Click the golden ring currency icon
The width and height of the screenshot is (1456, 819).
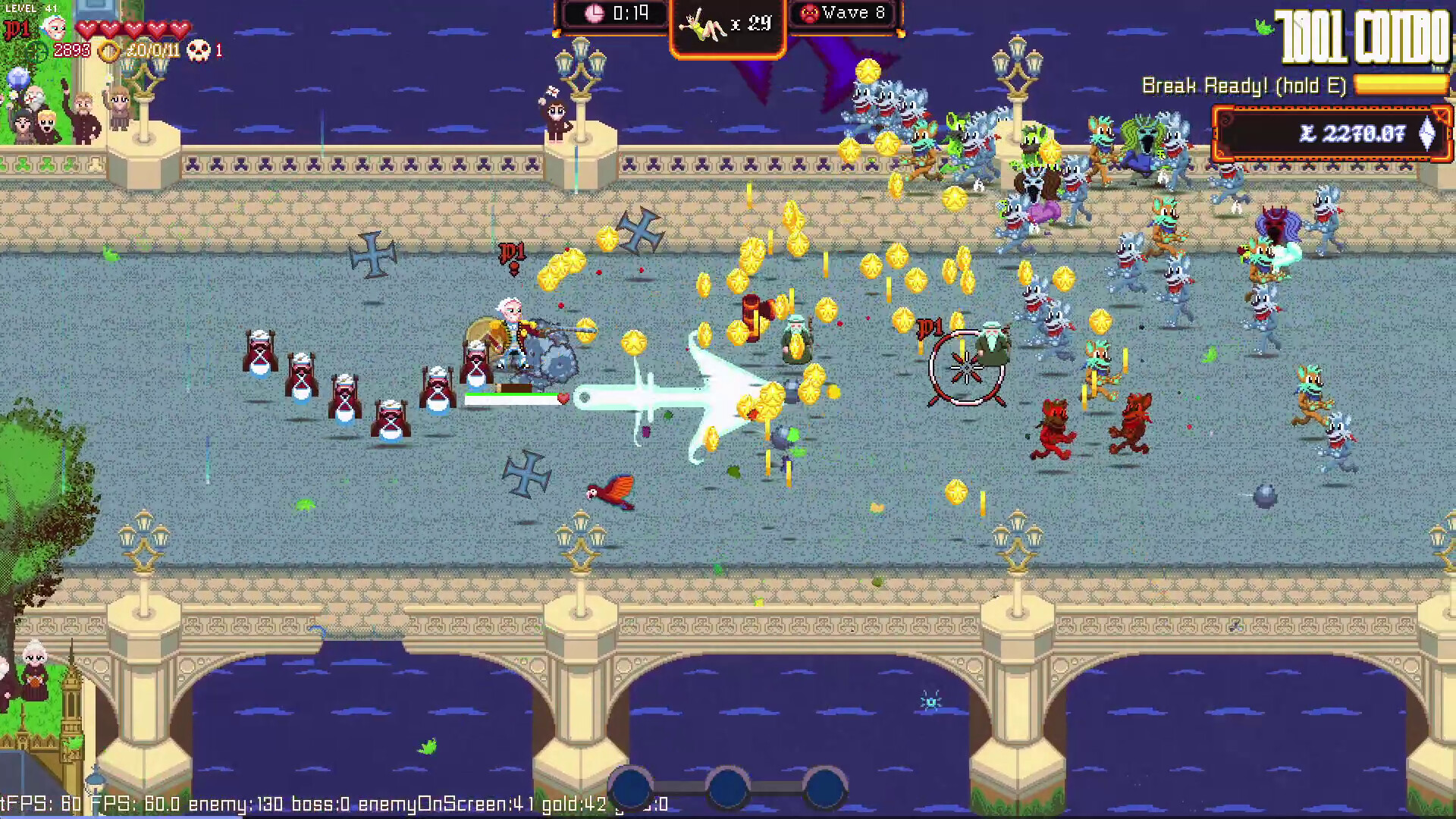[x=109, y=52]
